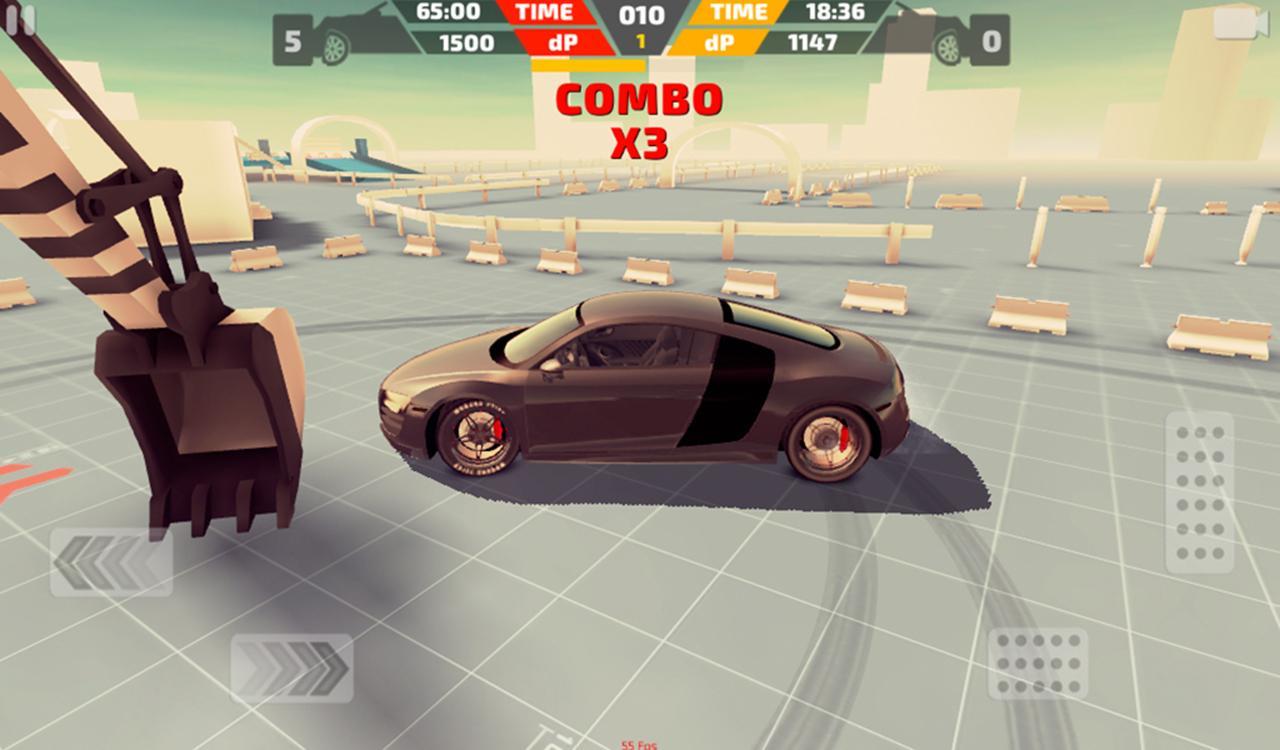The width and height of the screenshot is (1280, 750).
Task: Select the orange TIME label
Action: 737,13
